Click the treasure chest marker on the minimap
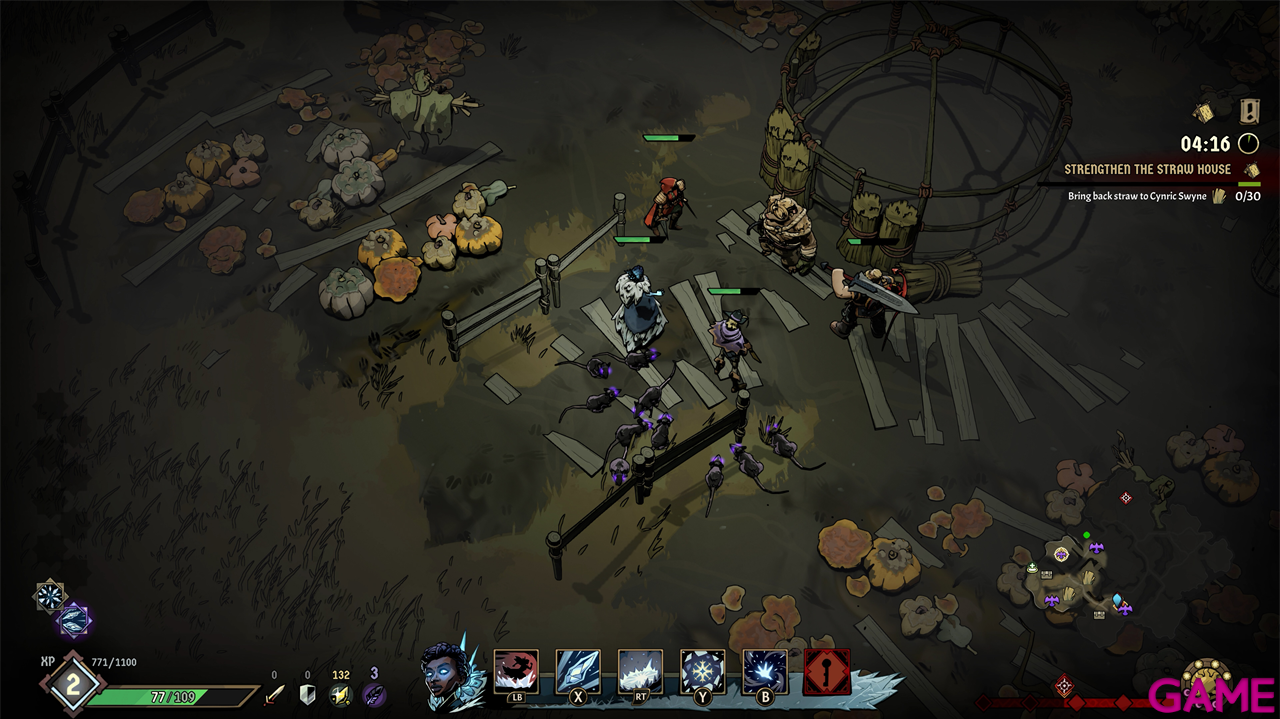This screenshot has width=1280, height=719. (x=1046, y=575)
